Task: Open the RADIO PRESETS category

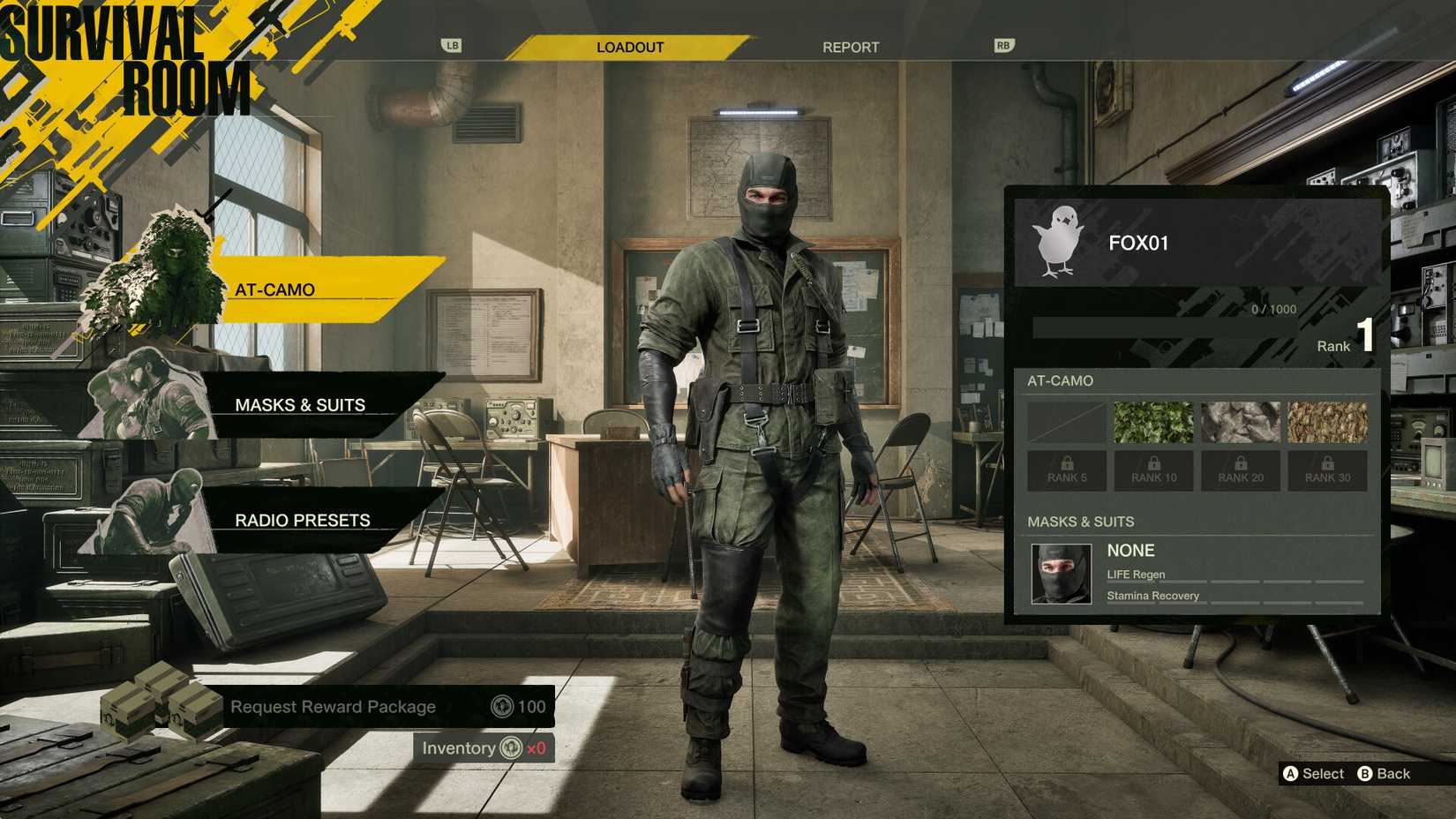Action: [x=301, y=520]
